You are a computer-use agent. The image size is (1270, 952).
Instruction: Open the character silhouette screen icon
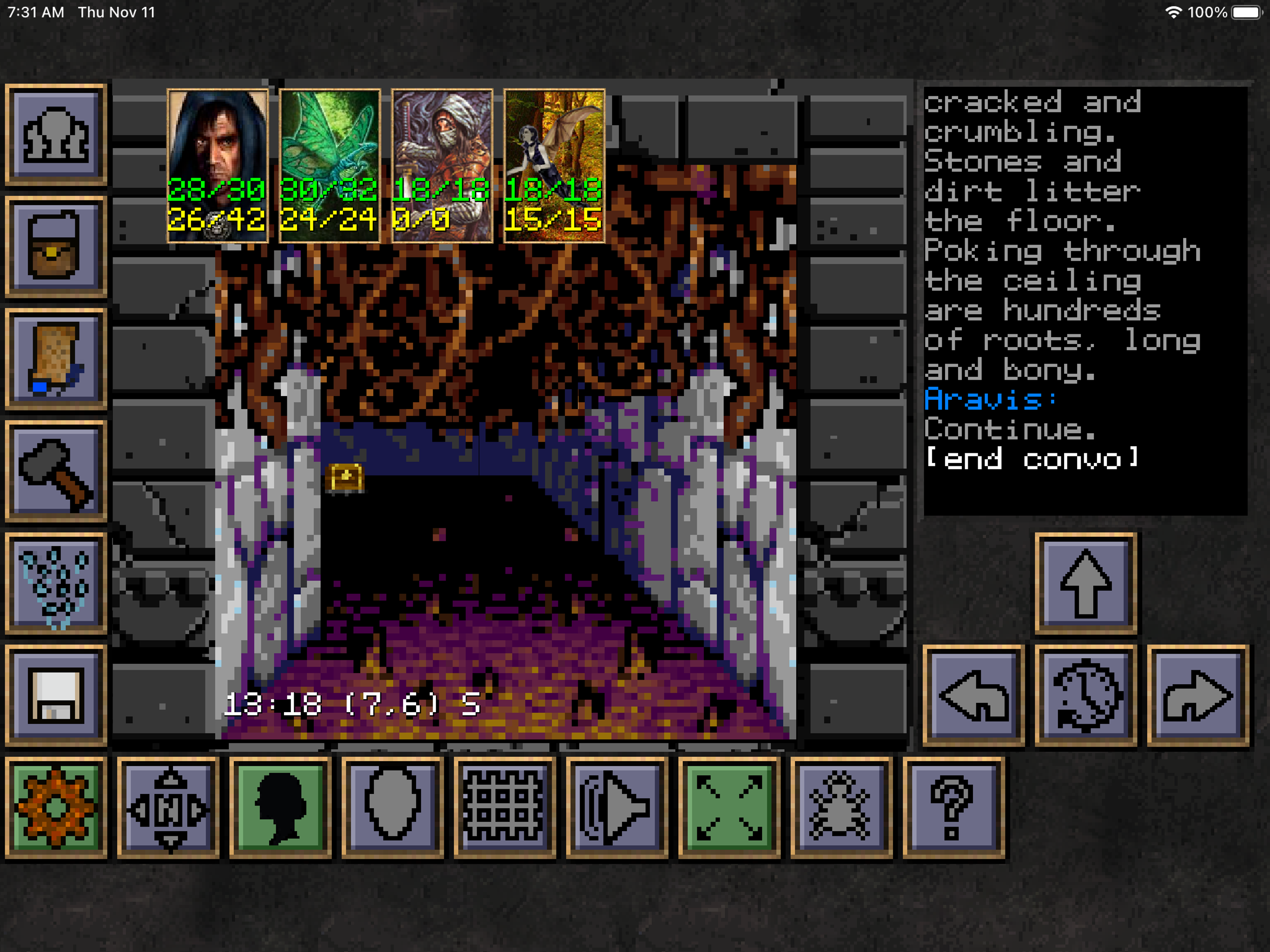[x=279, y=807]
